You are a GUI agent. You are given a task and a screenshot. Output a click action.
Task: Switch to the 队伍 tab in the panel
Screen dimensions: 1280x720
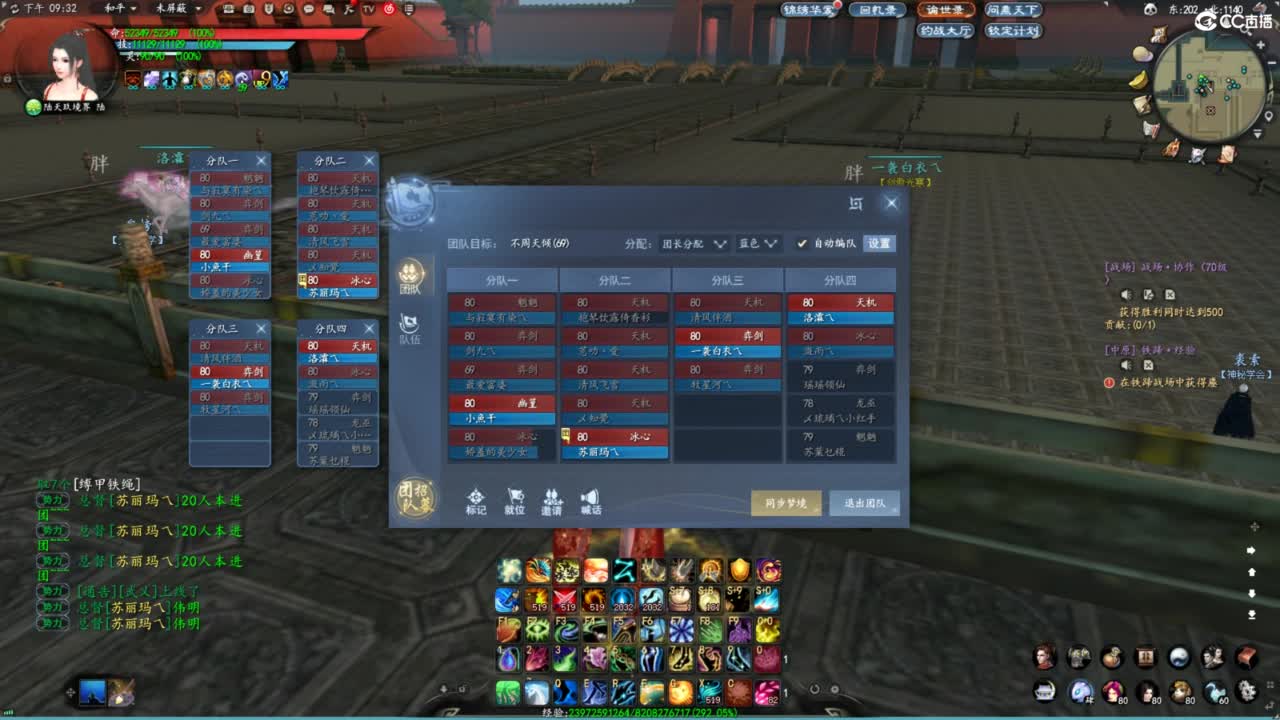pos(414,330)
